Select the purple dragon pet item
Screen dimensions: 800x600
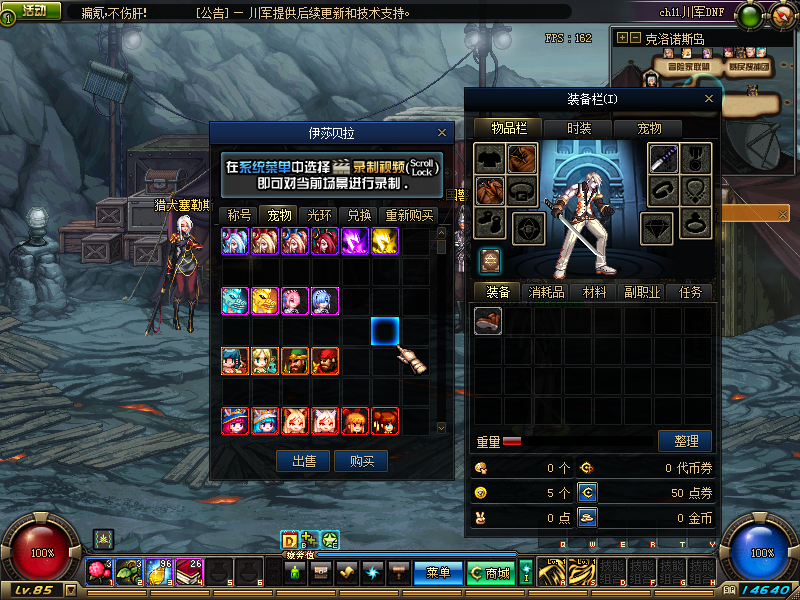356,241
